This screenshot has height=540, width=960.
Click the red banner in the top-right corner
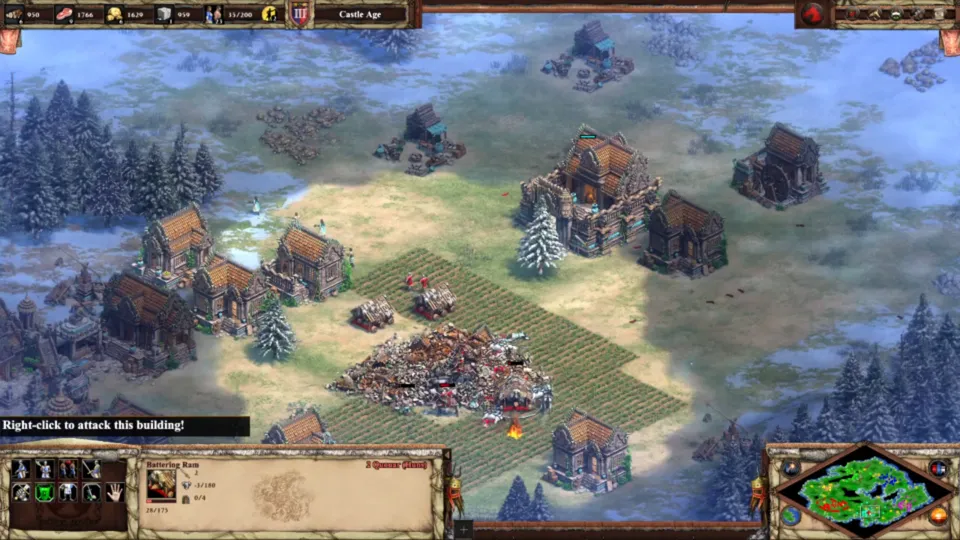click(949, 40)
